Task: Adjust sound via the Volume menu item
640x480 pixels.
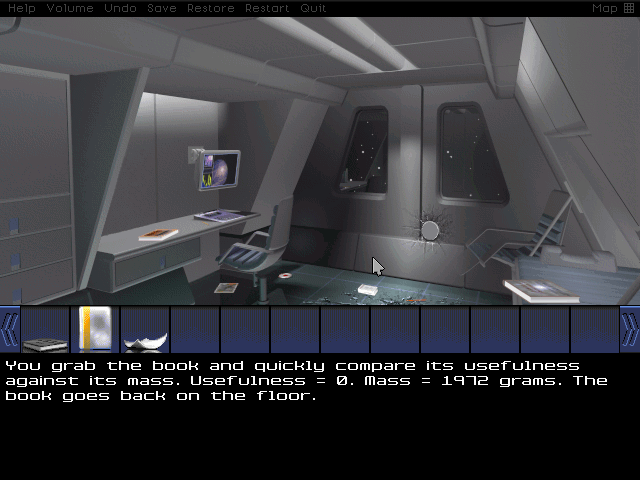Action: tap(70, 8)
